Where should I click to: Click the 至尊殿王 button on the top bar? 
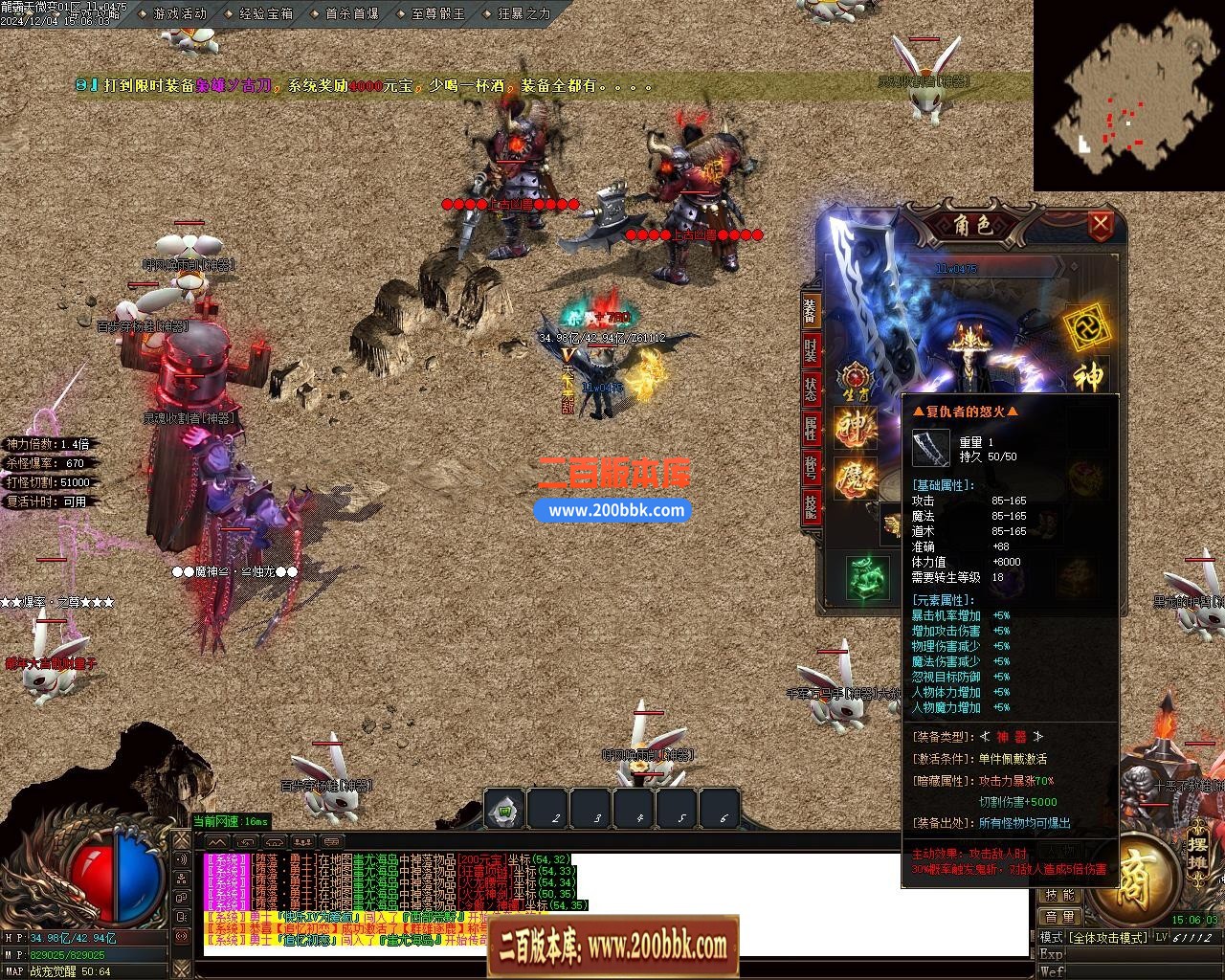[438, 13]
